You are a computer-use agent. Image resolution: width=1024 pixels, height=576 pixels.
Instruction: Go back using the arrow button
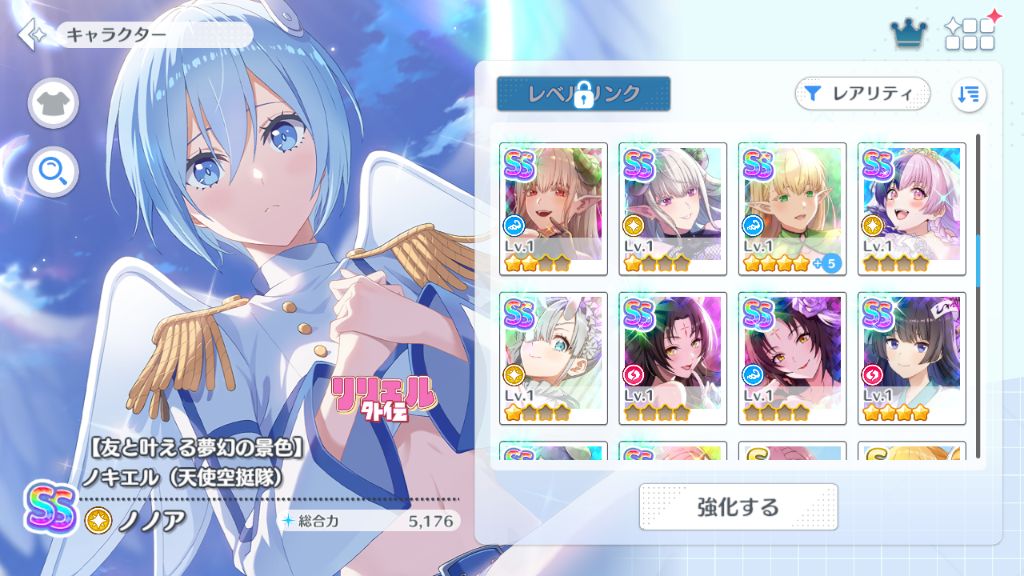pyautogui.click(x=31, y=35)
